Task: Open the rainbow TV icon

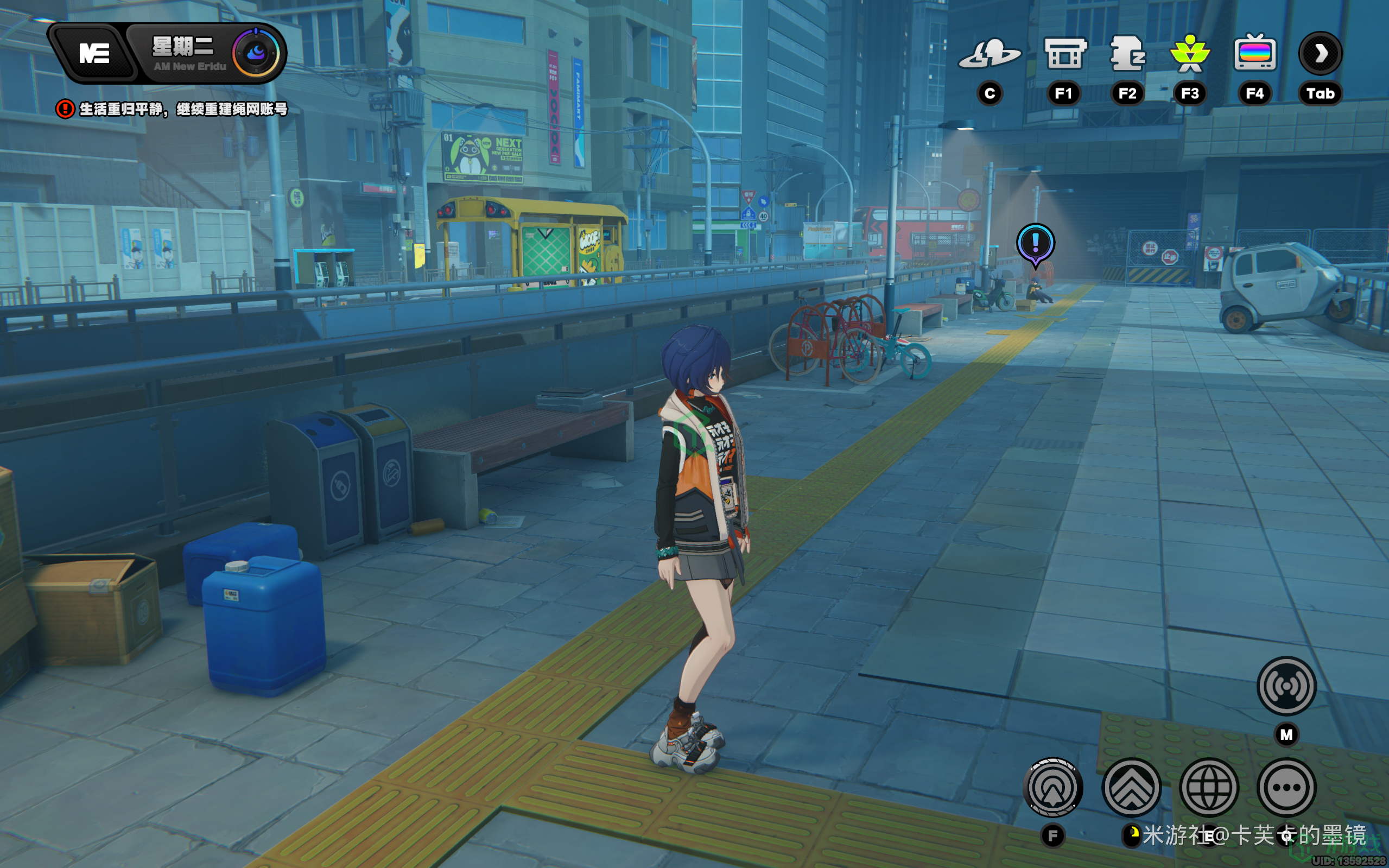Action: [1255, 53]
